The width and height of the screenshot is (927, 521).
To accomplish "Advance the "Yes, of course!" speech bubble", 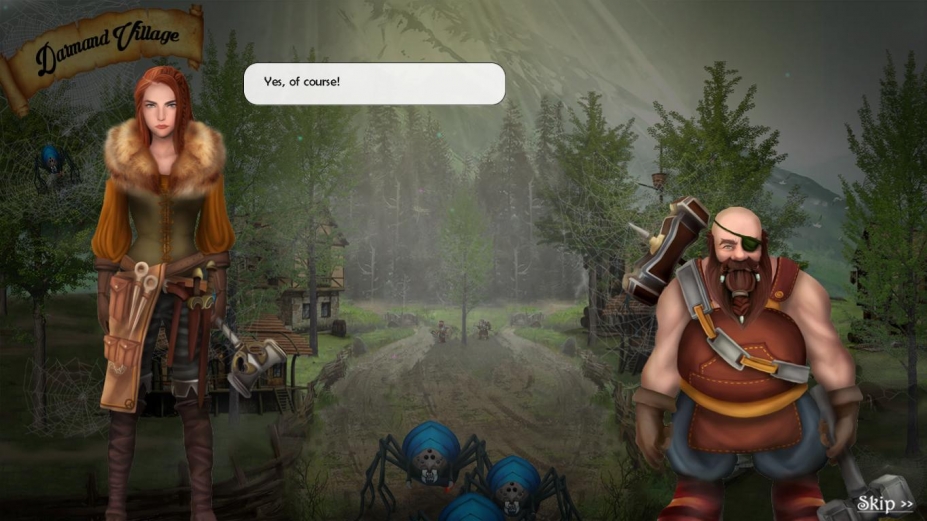I will 375,84.
